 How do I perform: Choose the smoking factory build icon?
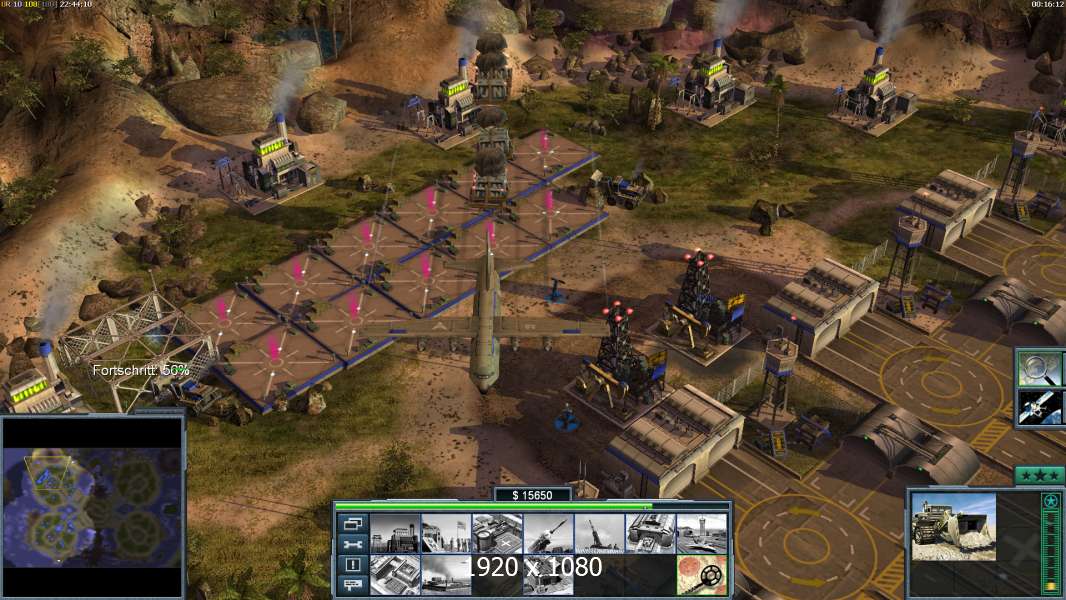pyautogui.click(x=446, y=574)
